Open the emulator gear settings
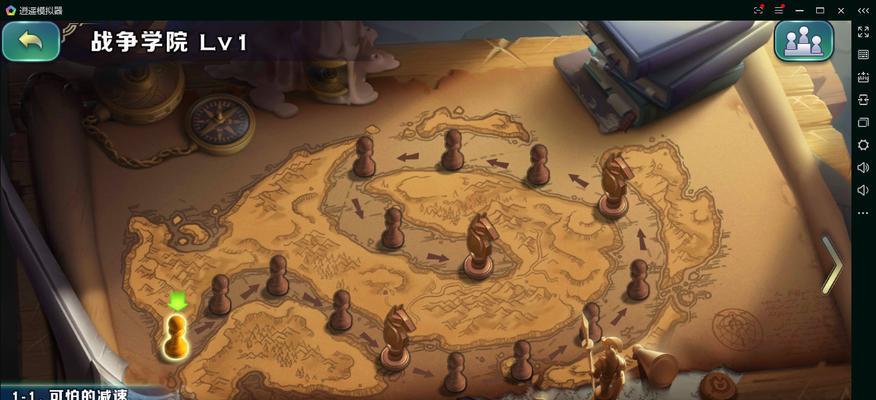This screenshot has width=876, height=400. click(863, 145)
